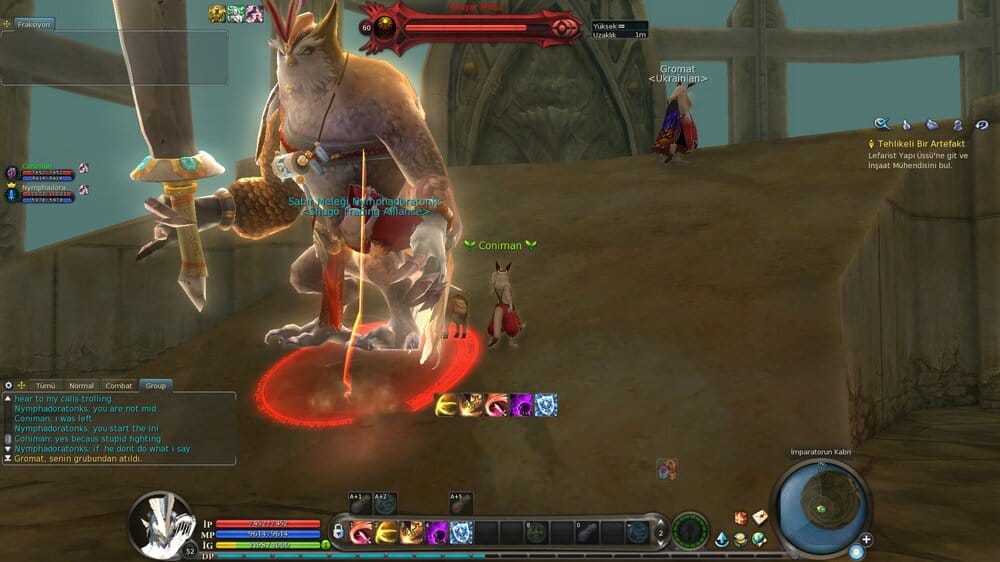Viewport: 1000px width, 562px height.
Task: Use the purple vortex skill in hotbar
Action: pyautogui.click(x=437, y=533)
